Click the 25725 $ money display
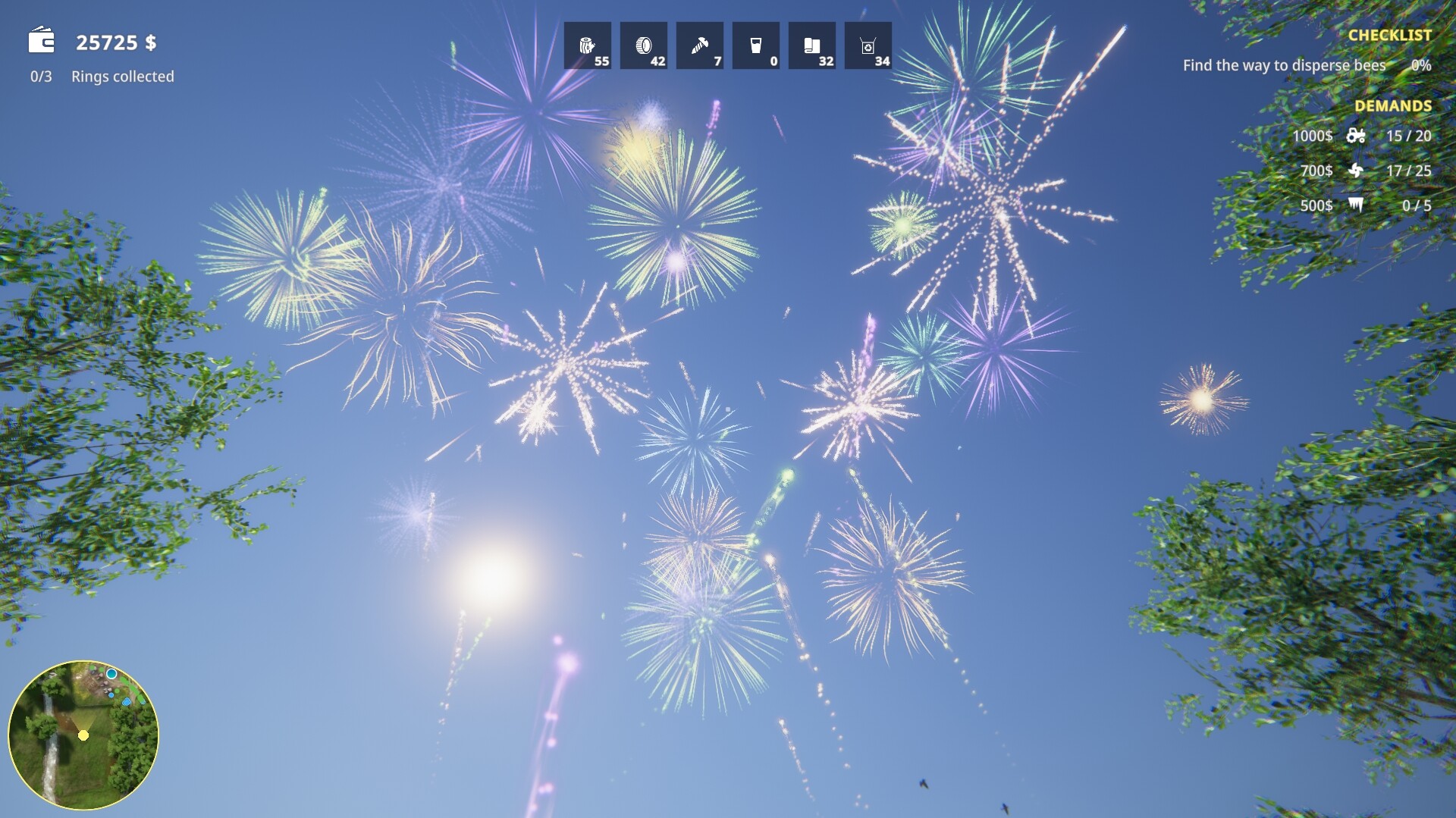The width and height of the screenshot is (1456, 818). pyautogui.click(x=117, y=43)
